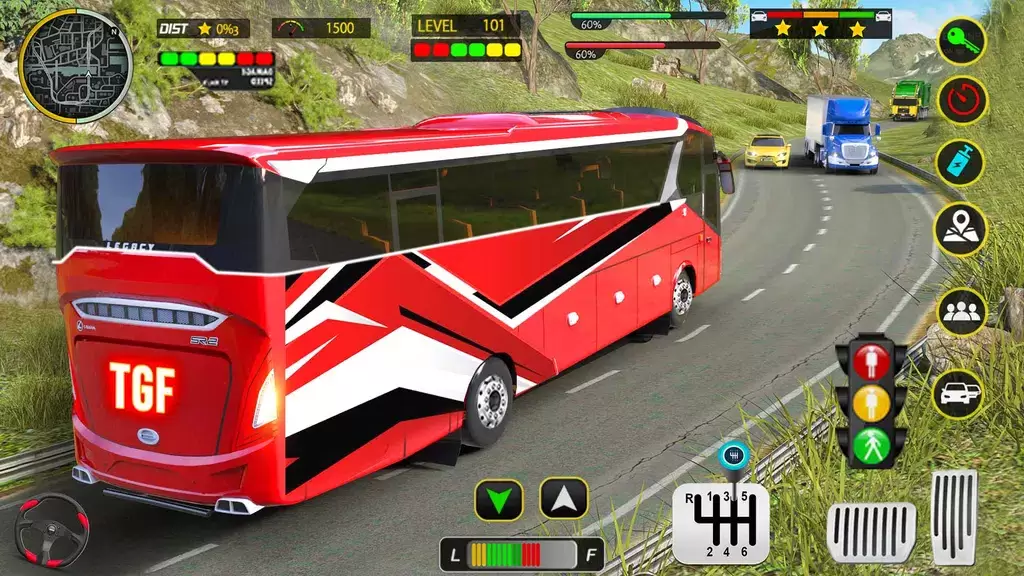Select the blue fuel bottle icon
The width and height of the screenshot is (1024, 576).
[x=961, y=163]
